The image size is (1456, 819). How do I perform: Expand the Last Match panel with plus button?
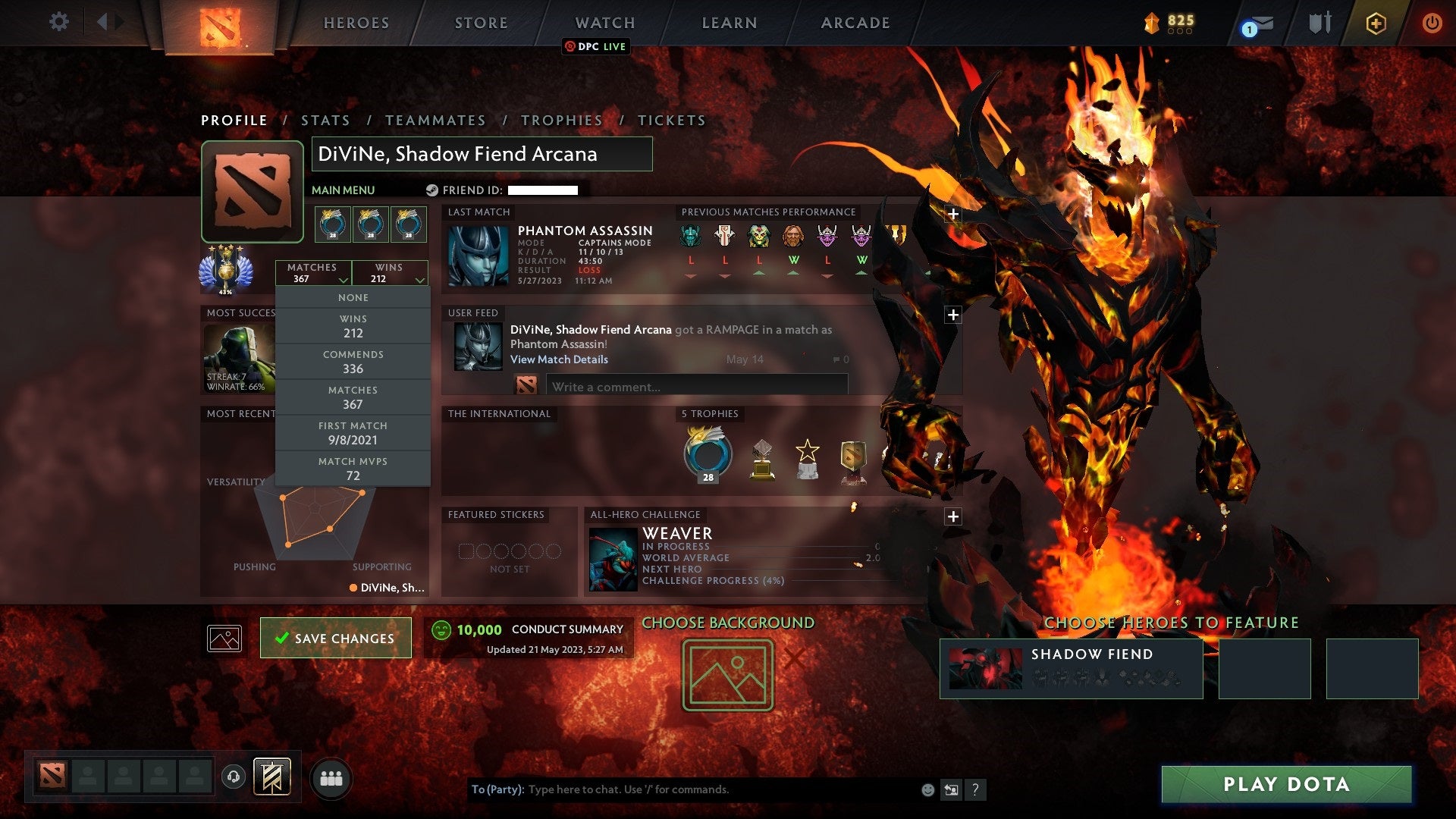coord(952,215)
